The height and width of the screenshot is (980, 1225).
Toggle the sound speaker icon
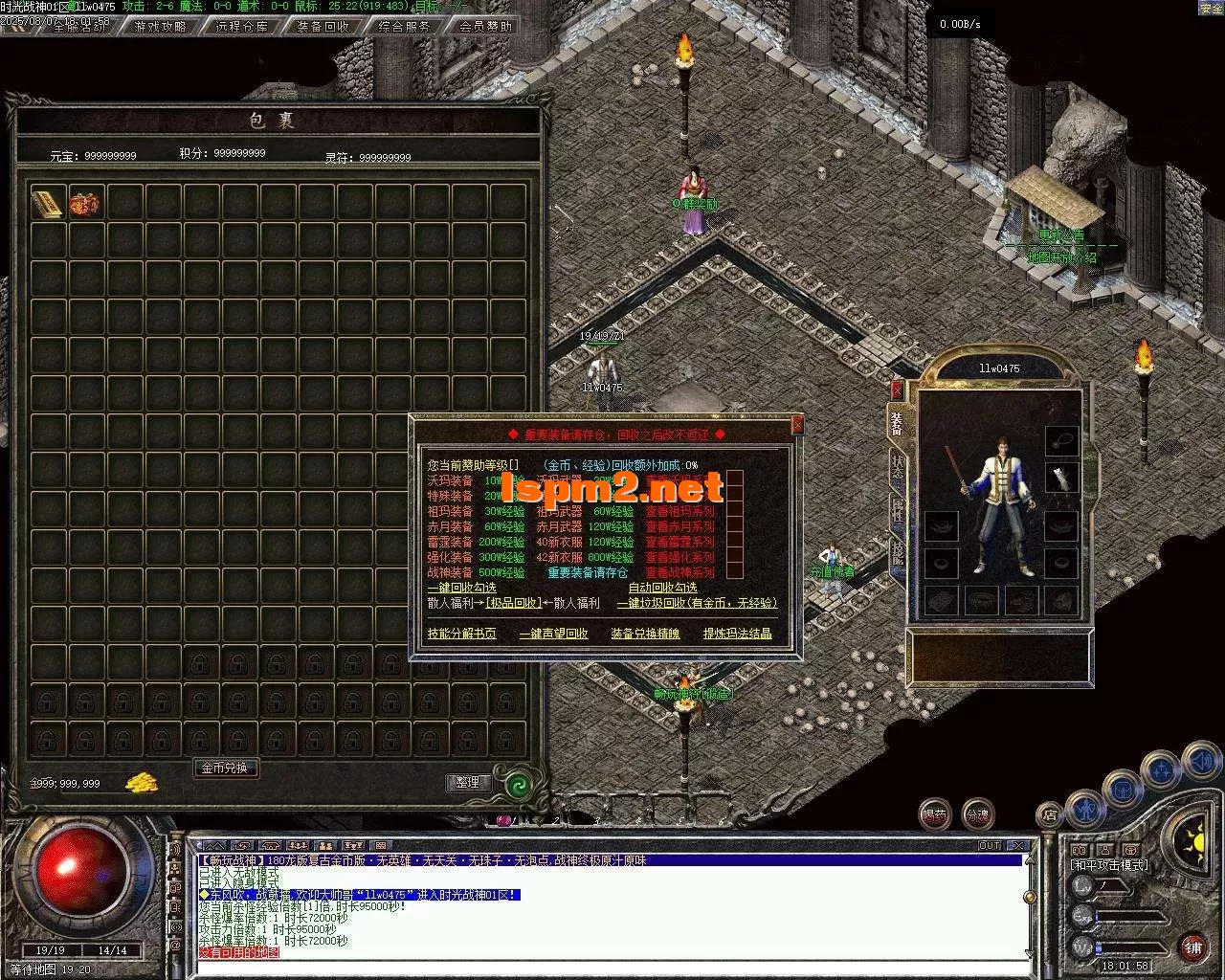coord(1200,763)
